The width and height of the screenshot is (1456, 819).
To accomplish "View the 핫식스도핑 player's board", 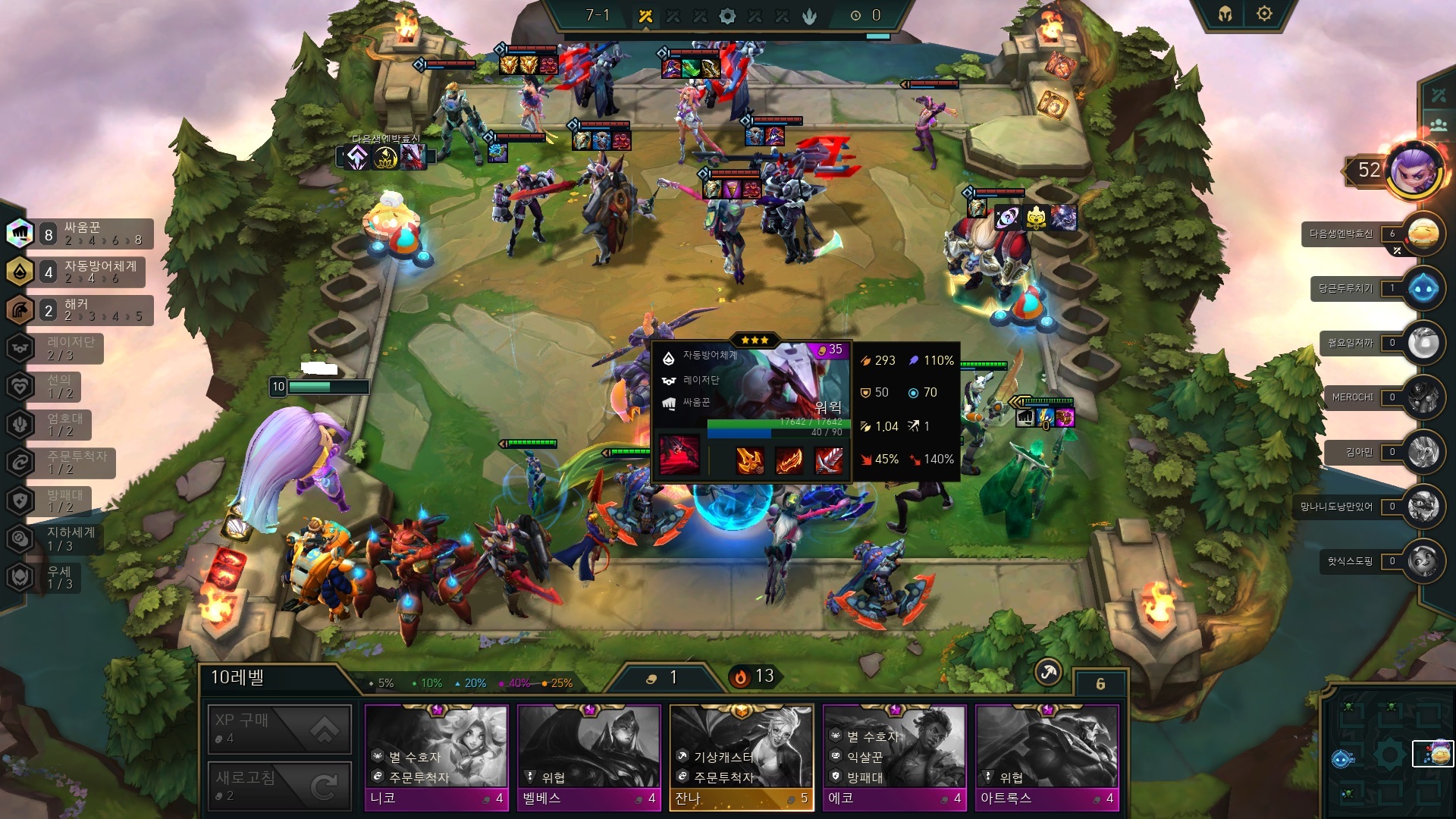I will pos(1423,561).
